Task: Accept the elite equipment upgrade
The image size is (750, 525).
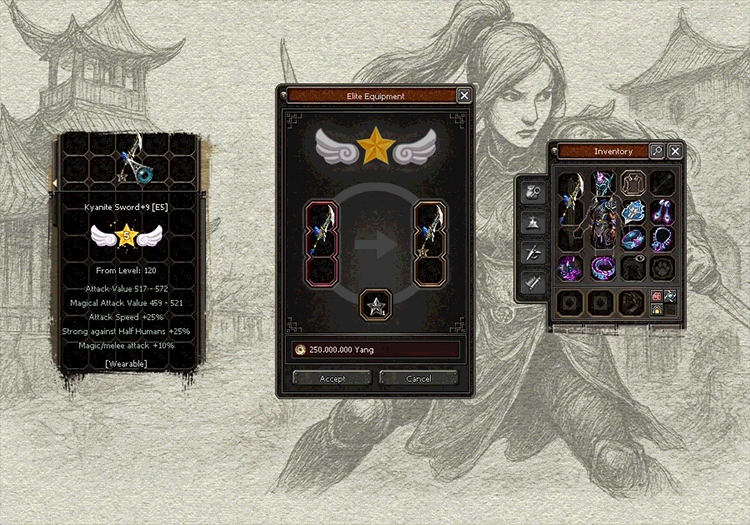Action: pos(332,379)
